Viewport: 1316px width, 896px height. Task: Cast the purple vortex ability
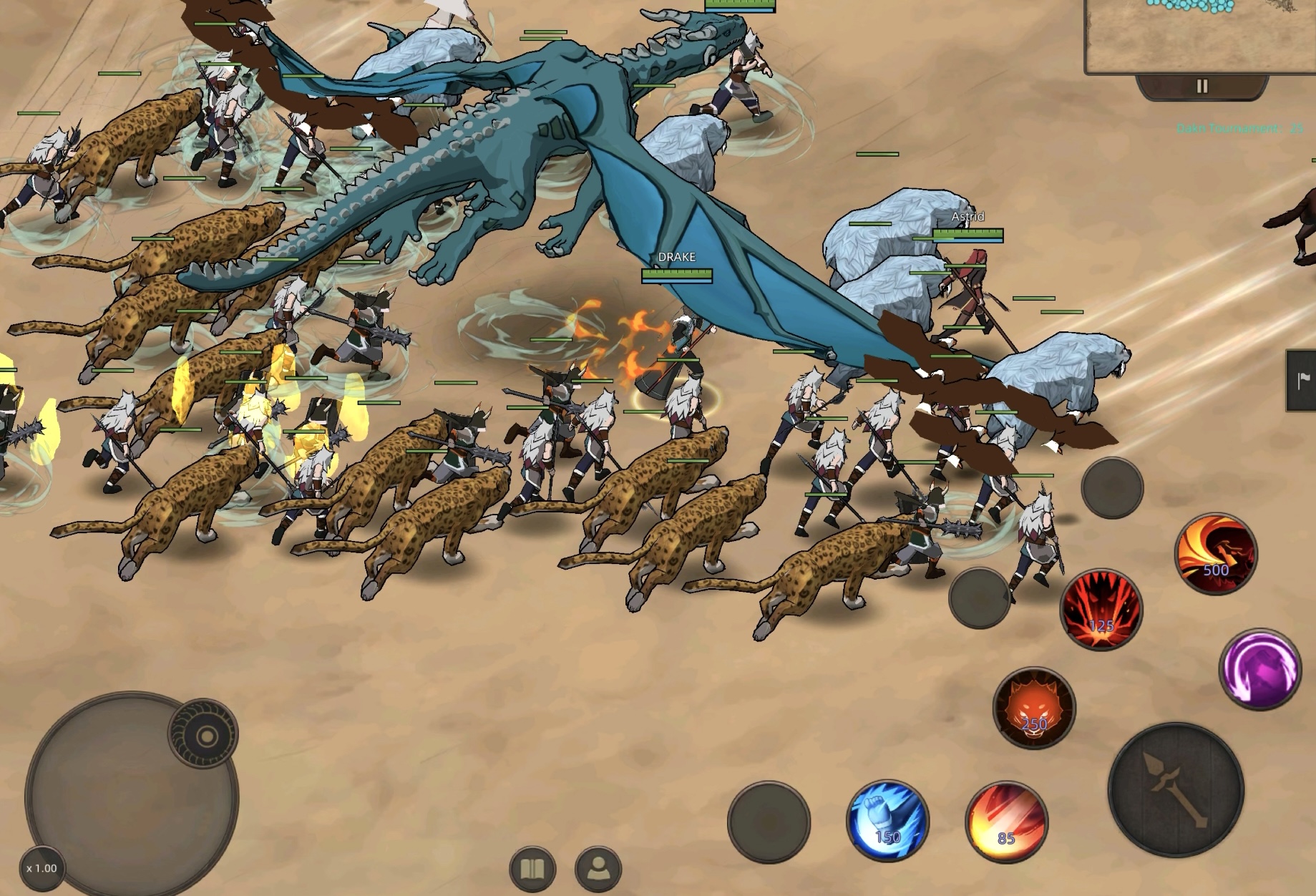pyautogui.click(x=1259, y=669)
